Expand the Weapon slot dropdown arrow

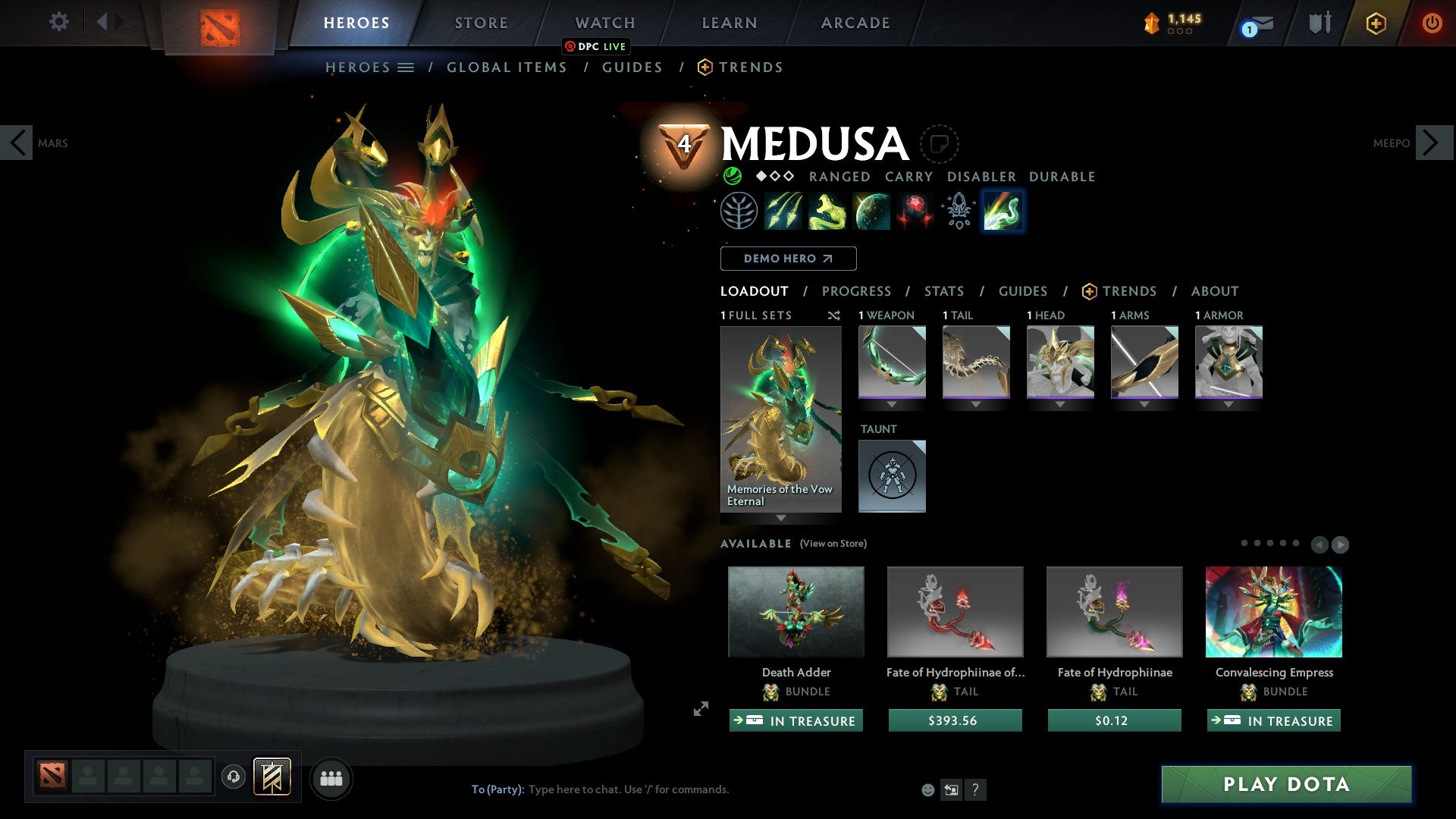(892, 404)
